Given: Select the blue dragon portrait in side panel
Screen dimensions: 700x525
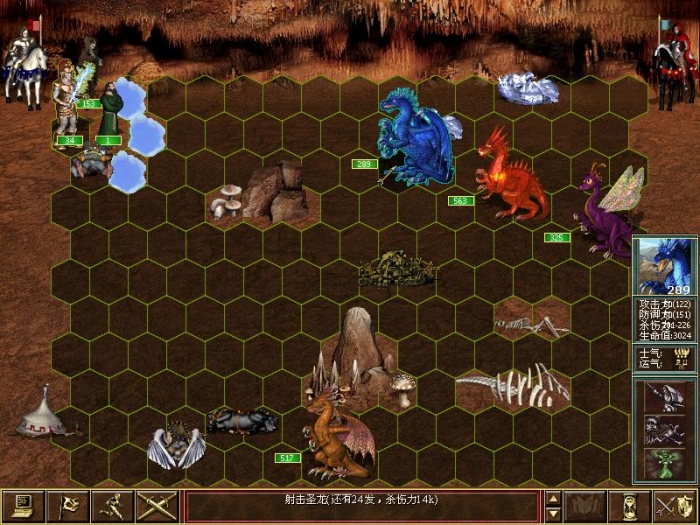Looking at the screenshot, I should pyautogui.click(x=665, y=266).
